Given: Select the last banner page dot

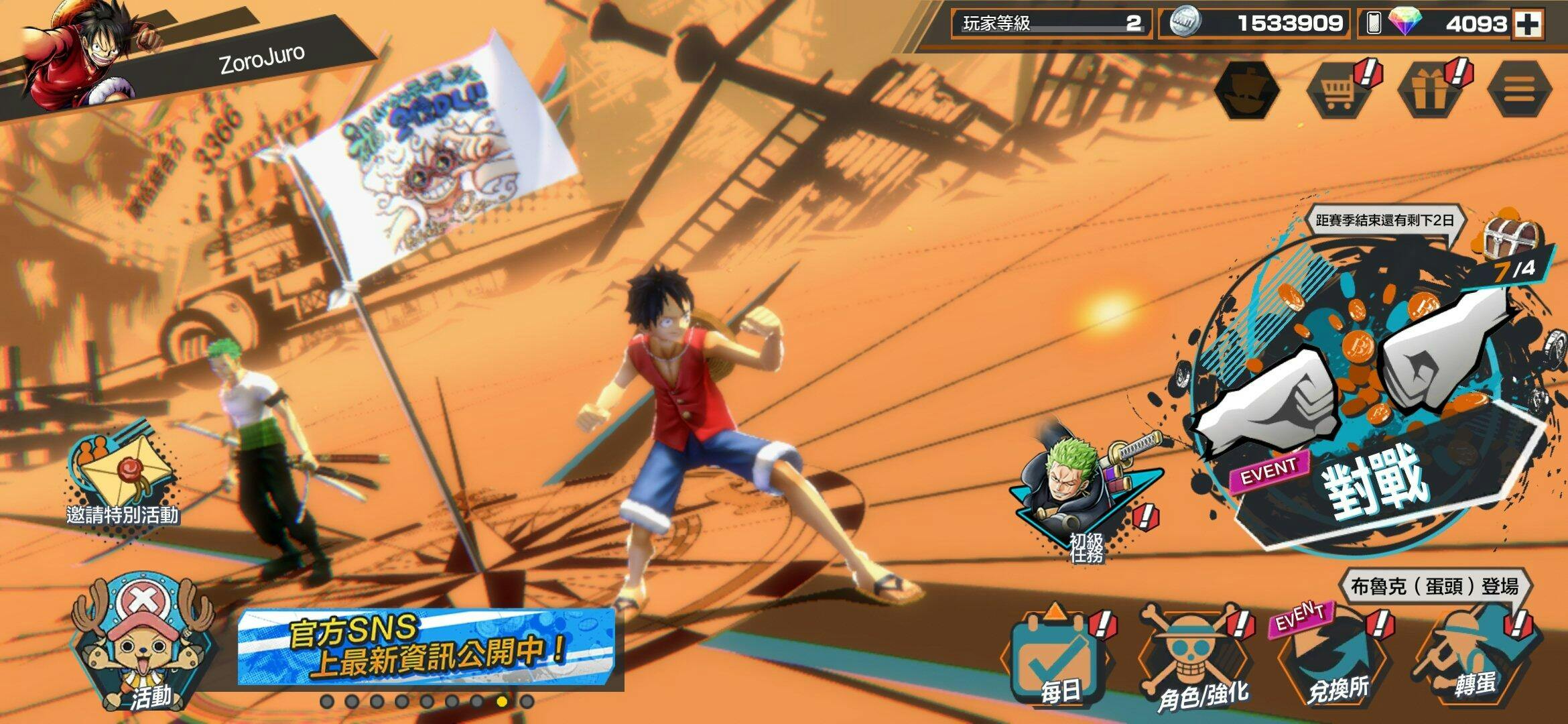Looking at the screenshot, I should coord(527,702).
